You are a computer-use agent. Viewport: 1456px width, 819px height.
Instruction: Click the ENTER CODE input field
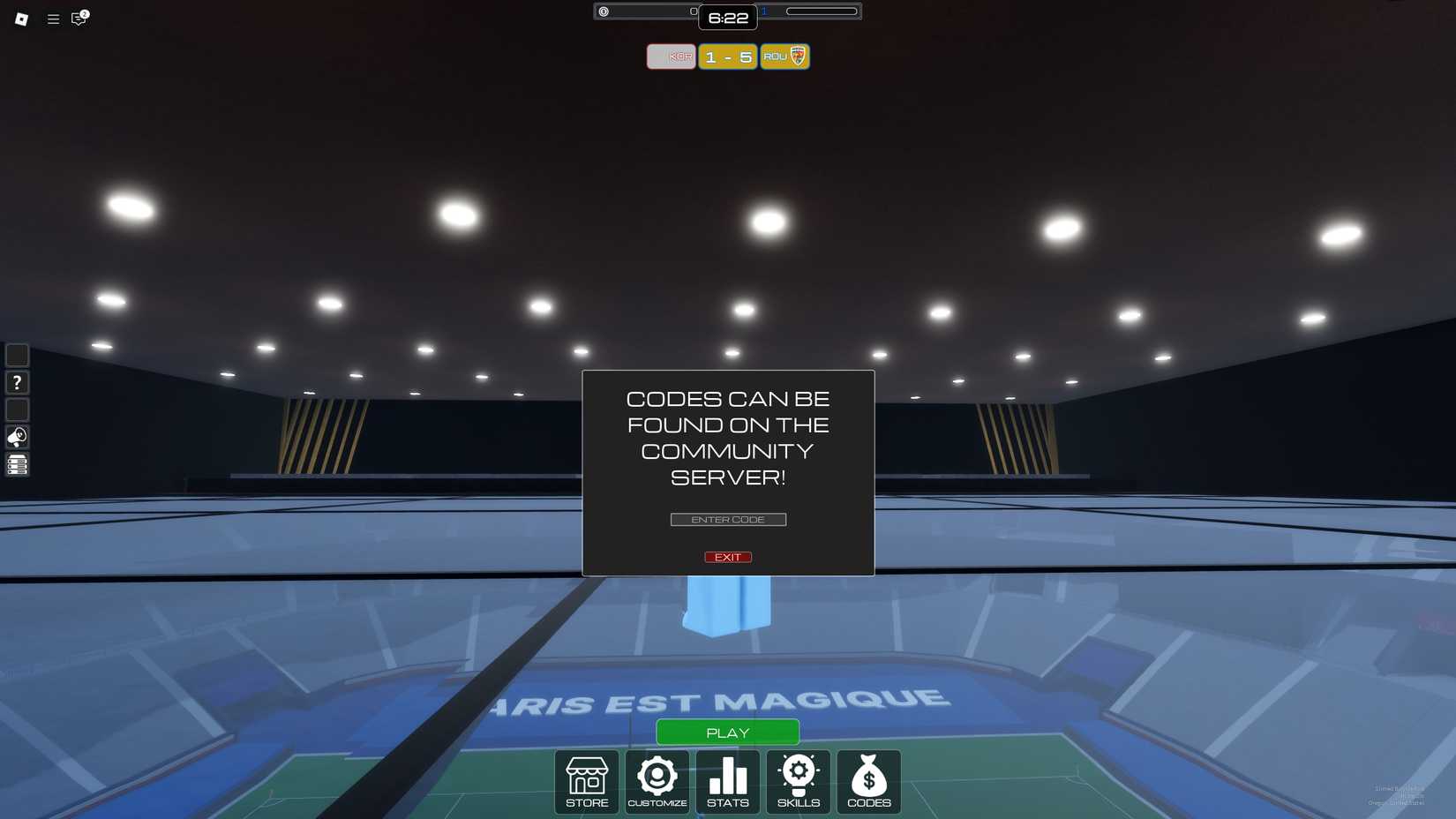(727, 519)
